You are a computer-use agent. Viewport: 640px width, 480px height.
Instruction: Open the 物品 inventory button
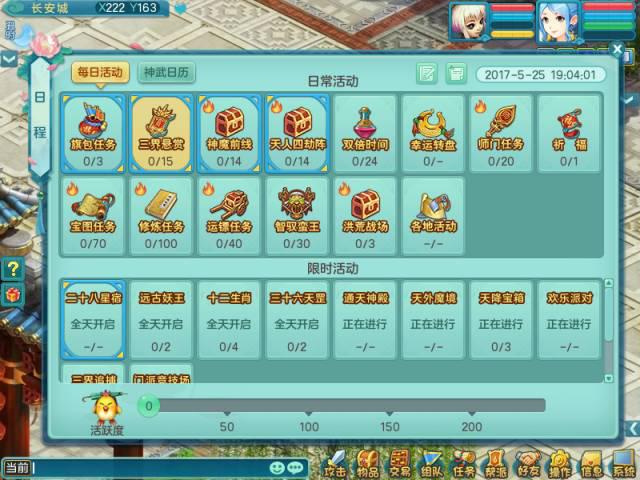click(x=368, y=464)
